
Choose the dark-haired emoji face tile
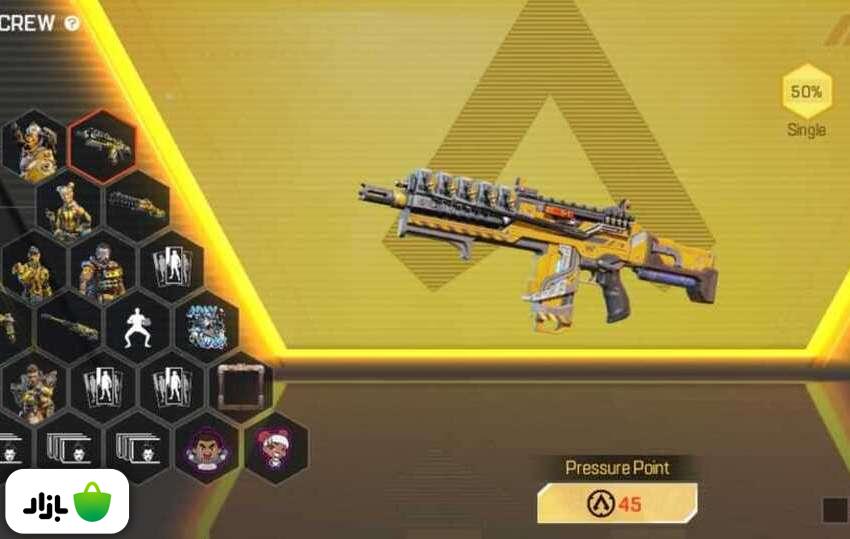pos(206,447)
